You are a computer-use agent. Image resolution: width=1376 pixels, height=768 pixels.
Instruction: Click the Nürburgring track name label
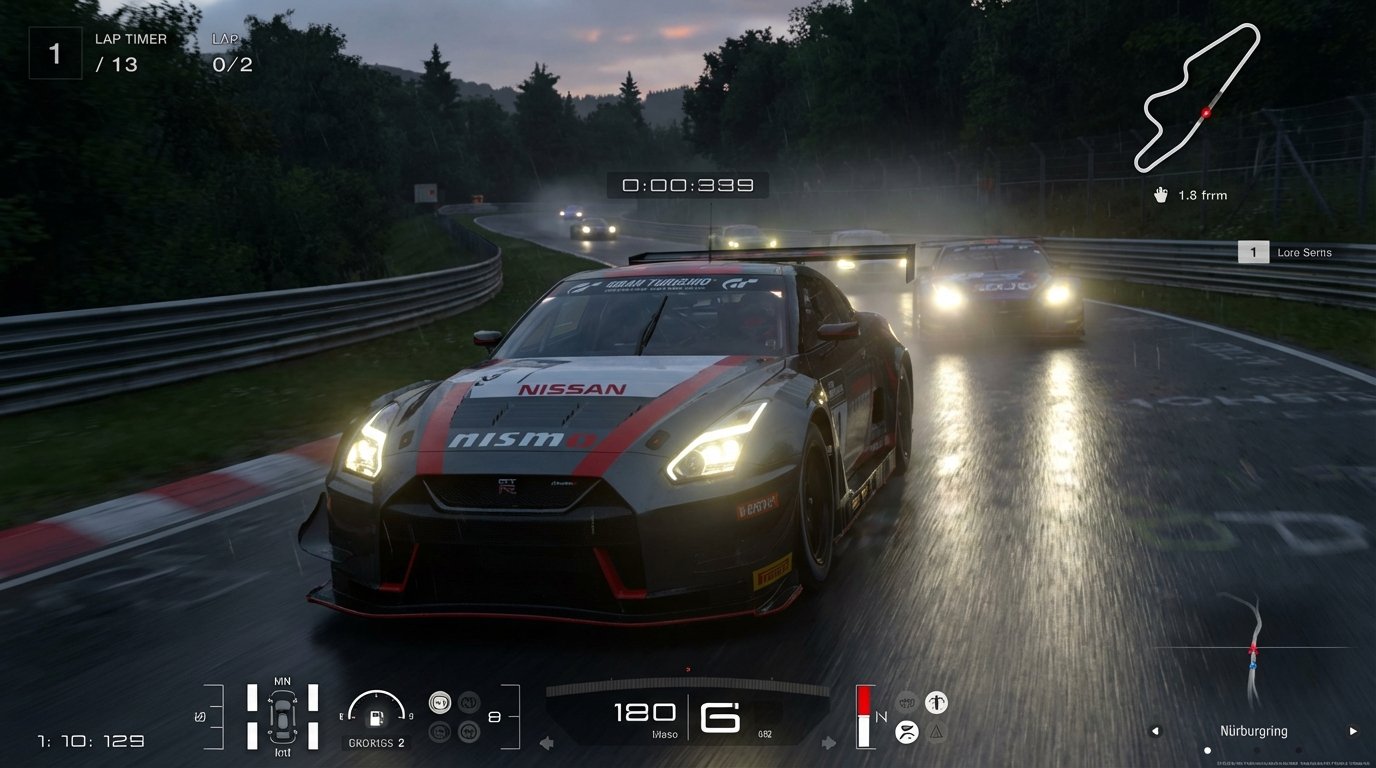click(1252, 731)
